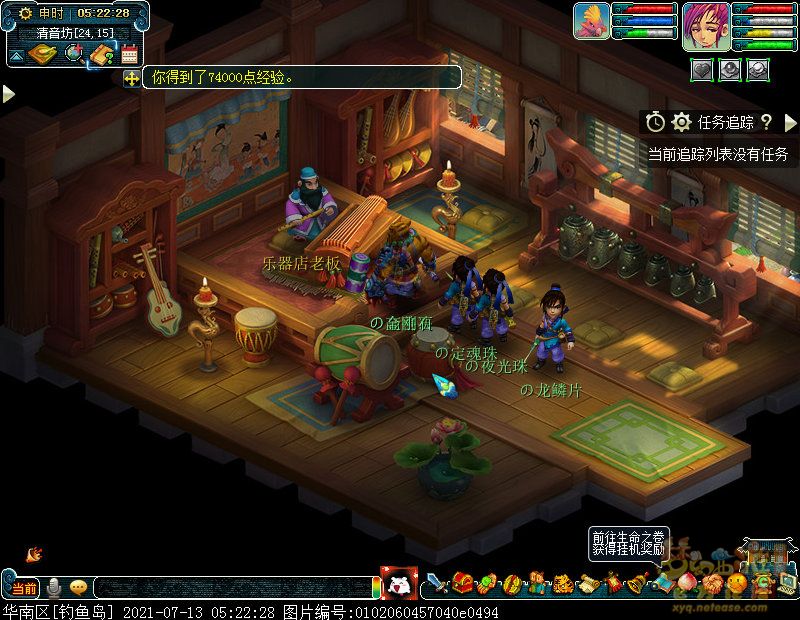Viewport: 800px width, 620px height.
Task: Open the red treasure chest inventory icon
Action: coord(462,582)
